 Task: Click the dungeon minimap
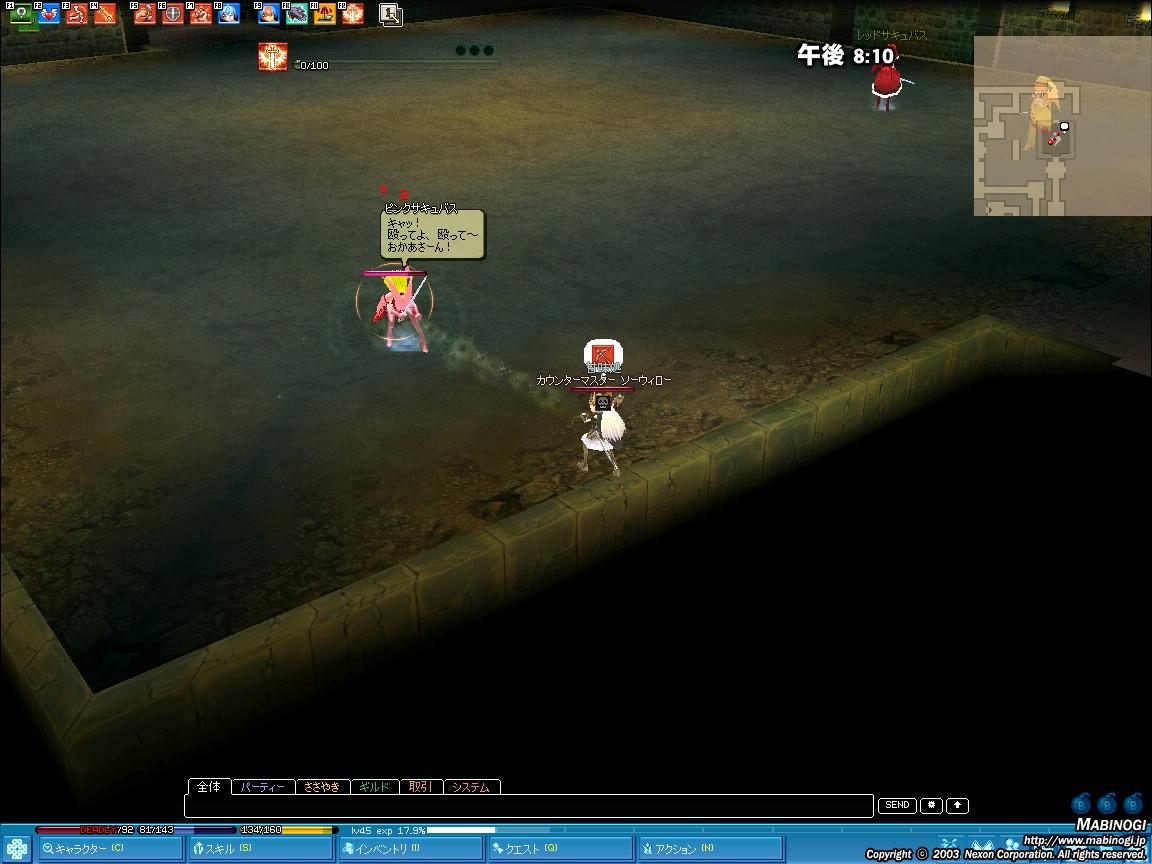click(1062, 126)
